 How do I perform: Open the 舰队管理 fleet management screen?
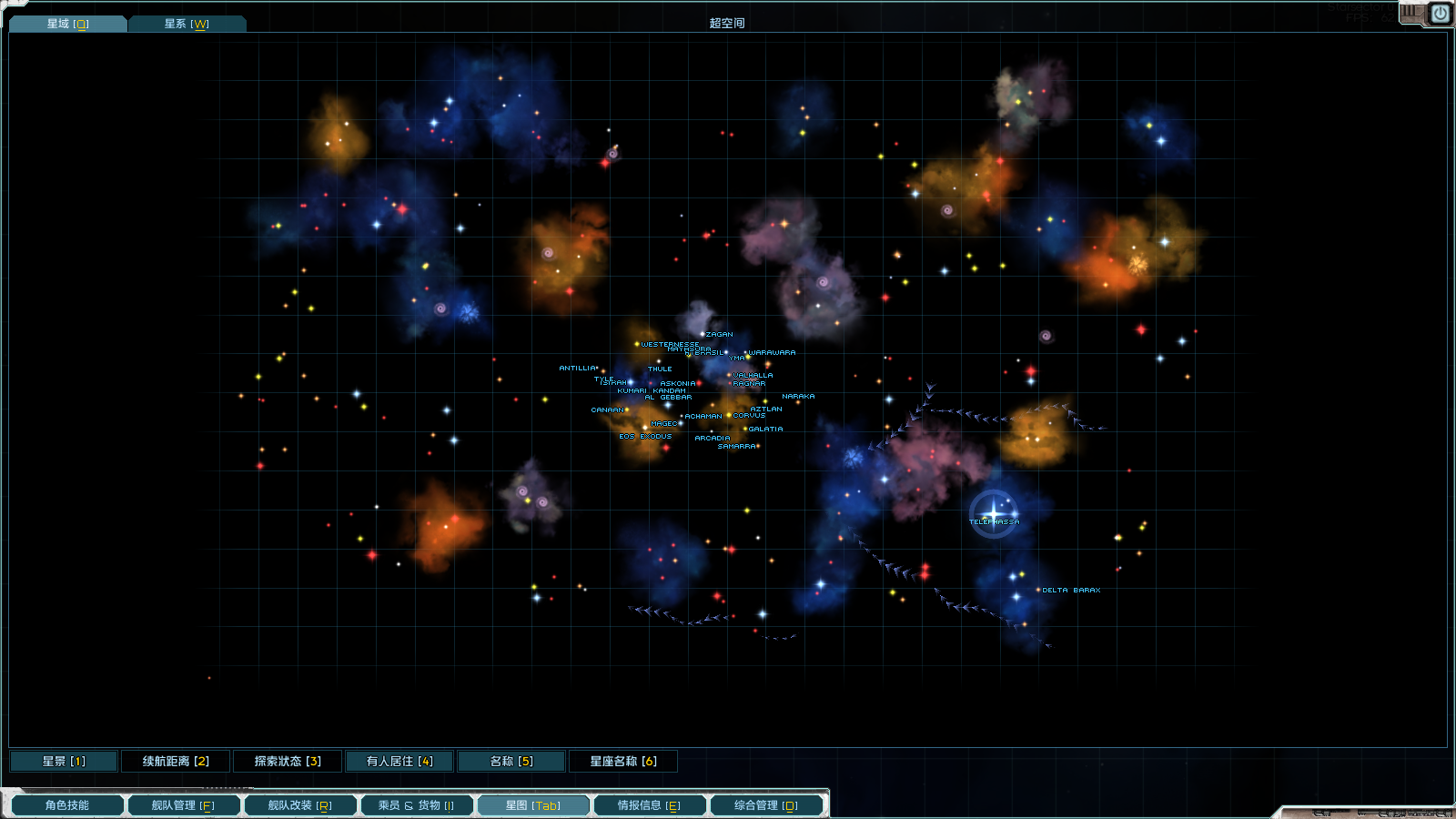click(183, 805)
